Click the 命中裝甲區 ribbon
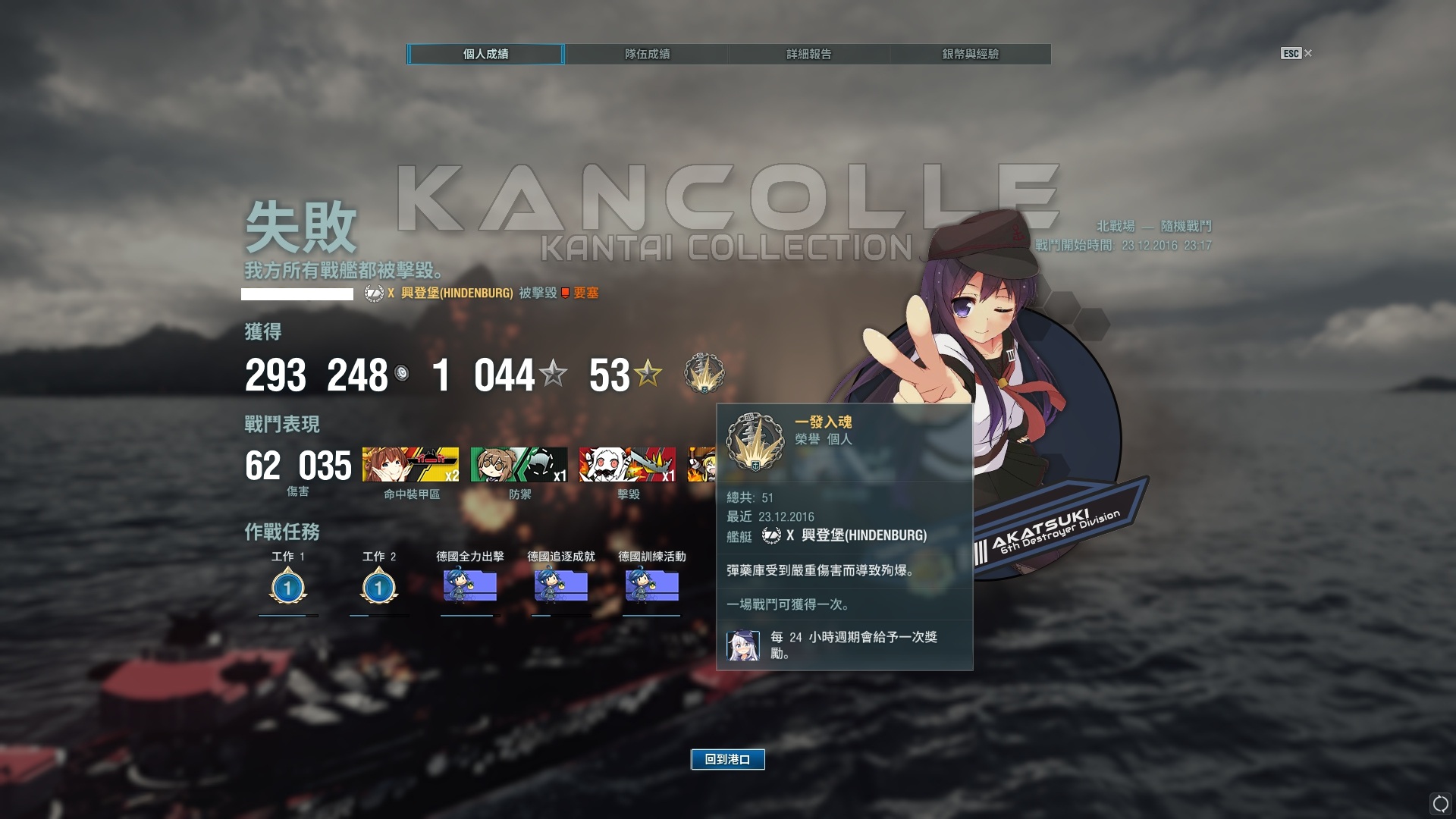The image size is (1456, 819). click(410, 465)
